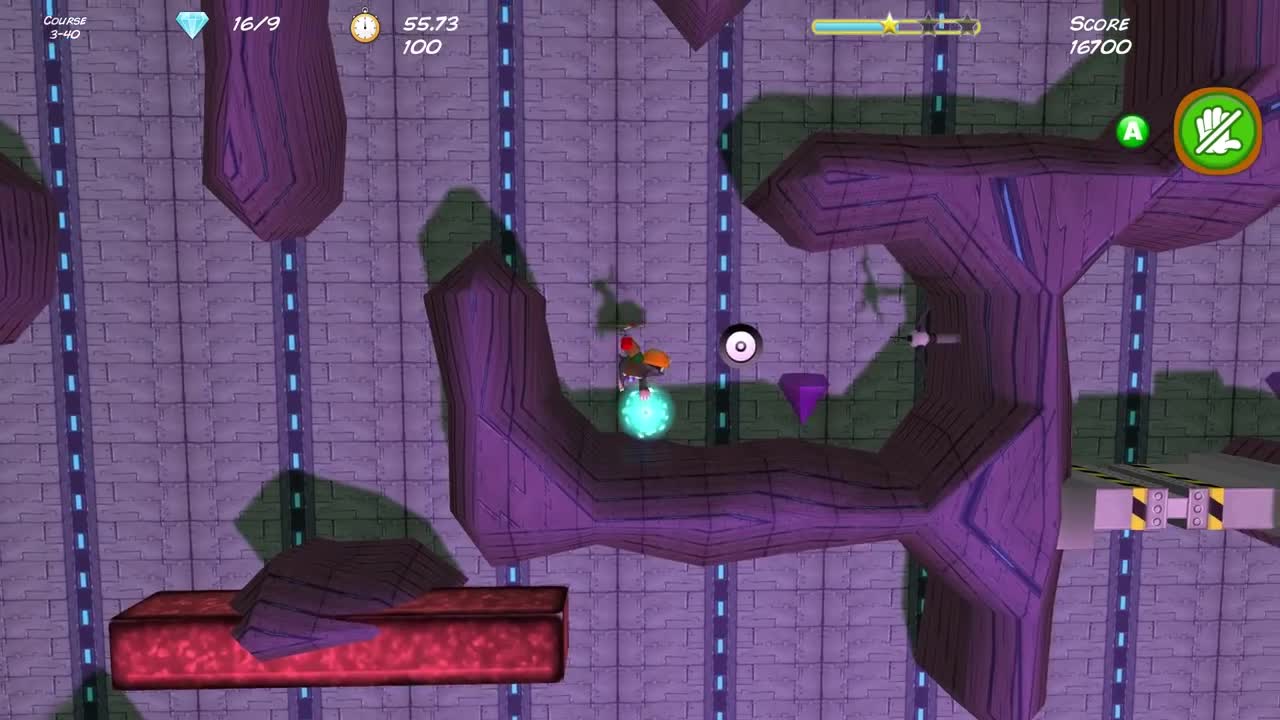
Task: Click the Score 16700 text
Action: [x=1101, y=37]
